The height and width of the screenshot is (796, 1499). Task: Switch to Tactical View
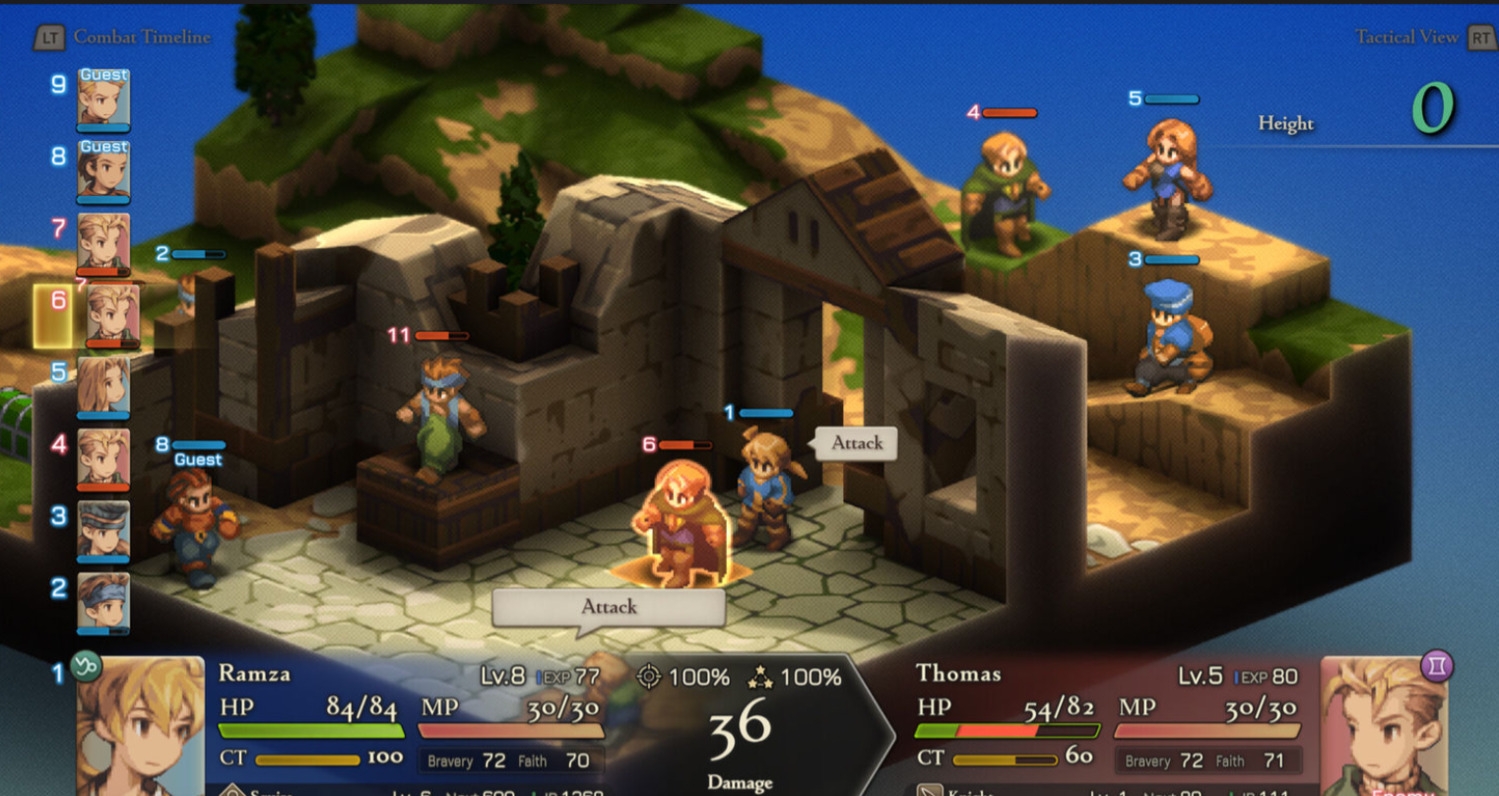[x=1407, y=37]
